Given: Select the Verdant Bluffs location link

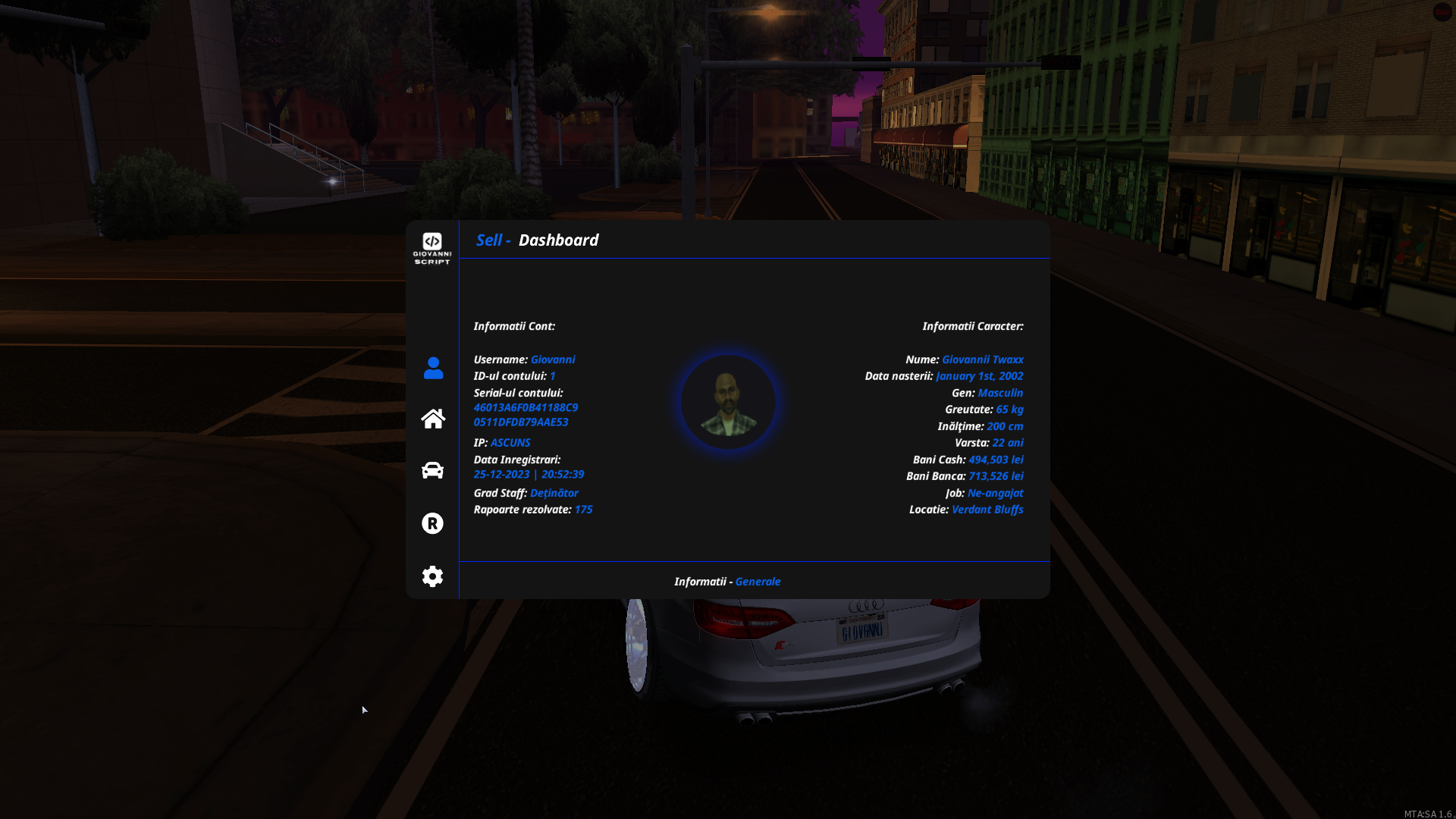Looking at the screenshot, I should coord(987,510).
